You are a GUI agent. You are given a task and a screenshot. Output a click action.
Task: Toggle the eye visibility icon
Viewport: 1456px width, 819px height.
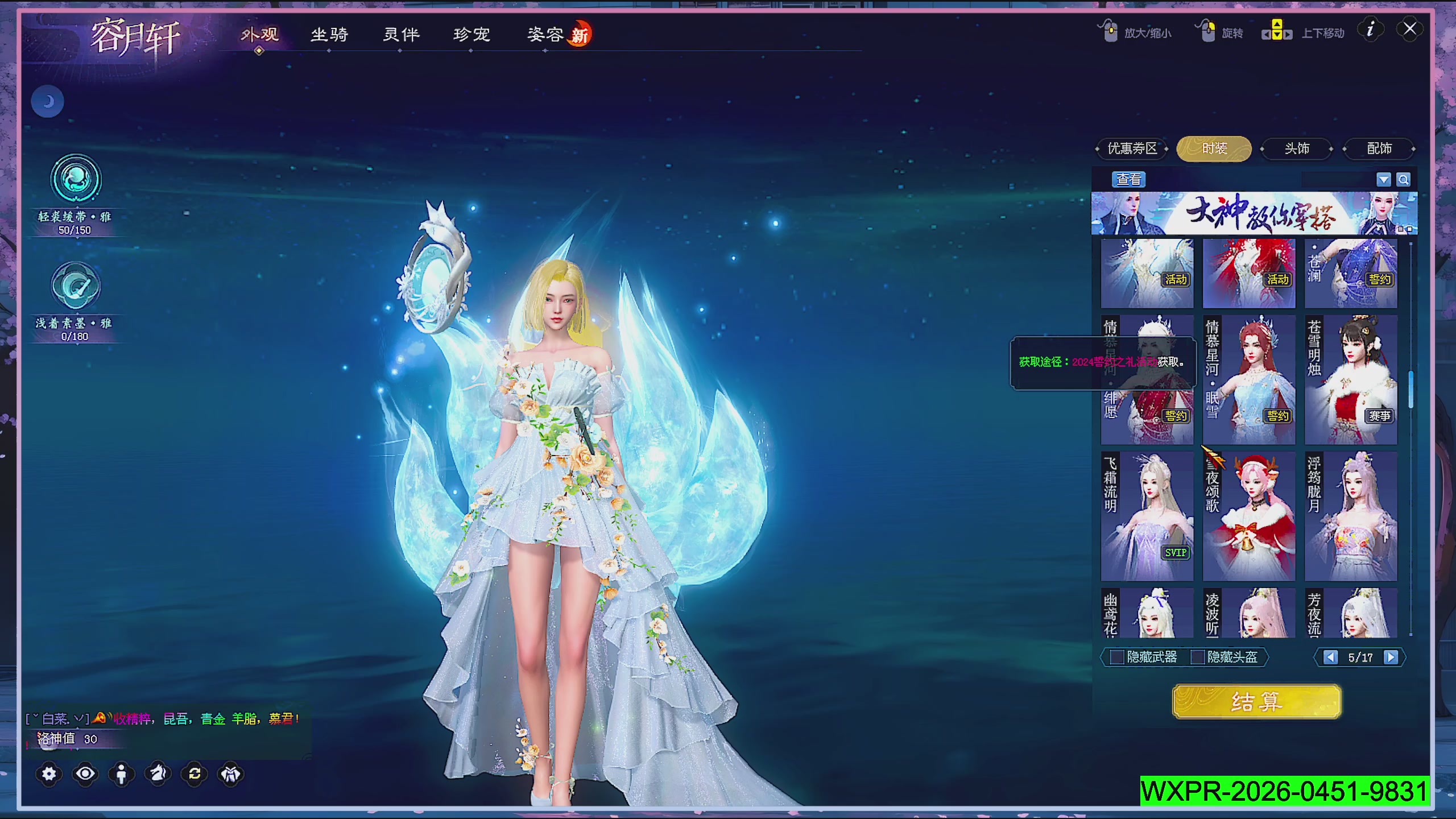point(85,774)
